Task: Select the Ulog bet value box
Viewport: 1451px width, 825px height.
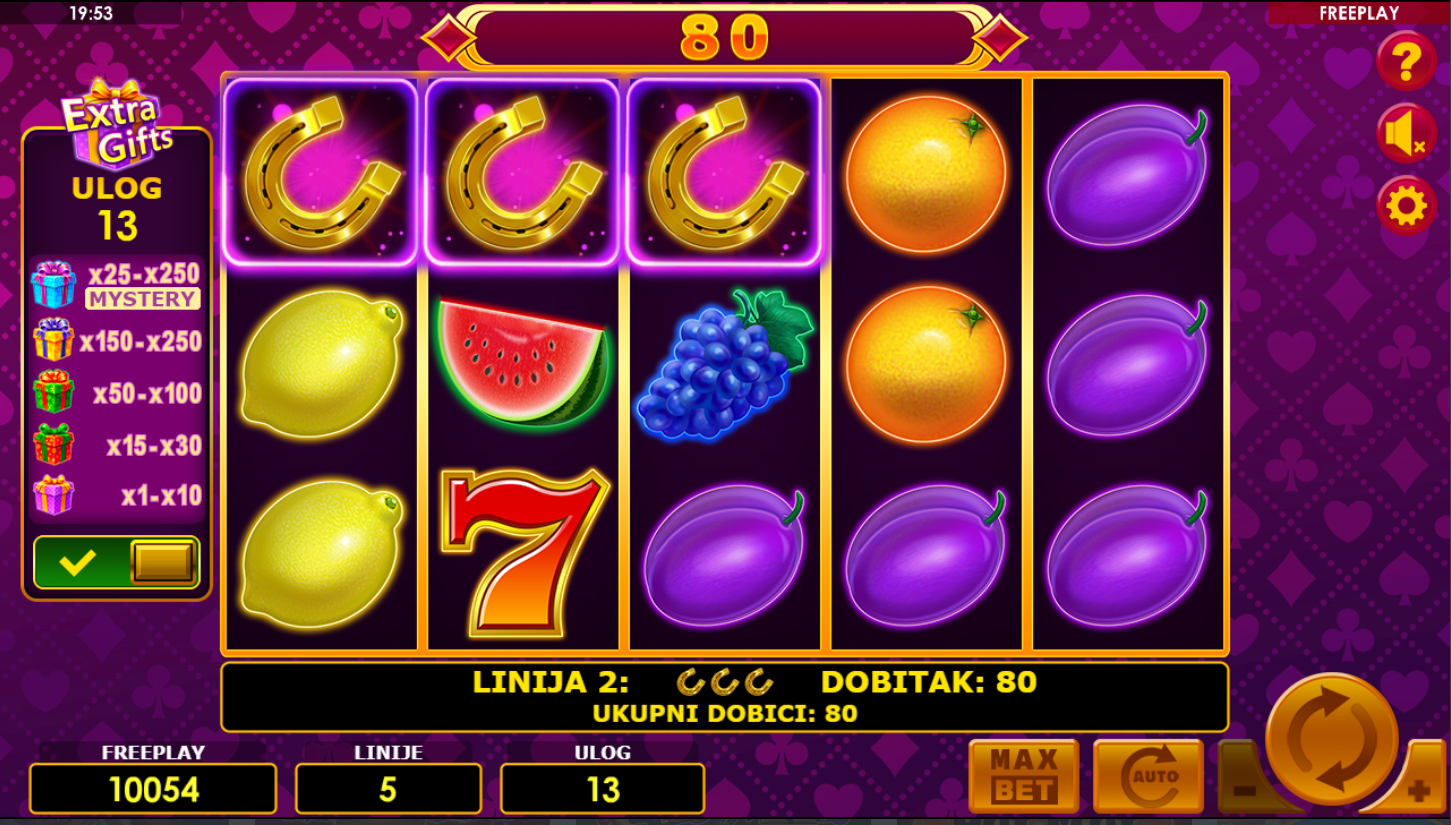Action: tap(602, 789)
